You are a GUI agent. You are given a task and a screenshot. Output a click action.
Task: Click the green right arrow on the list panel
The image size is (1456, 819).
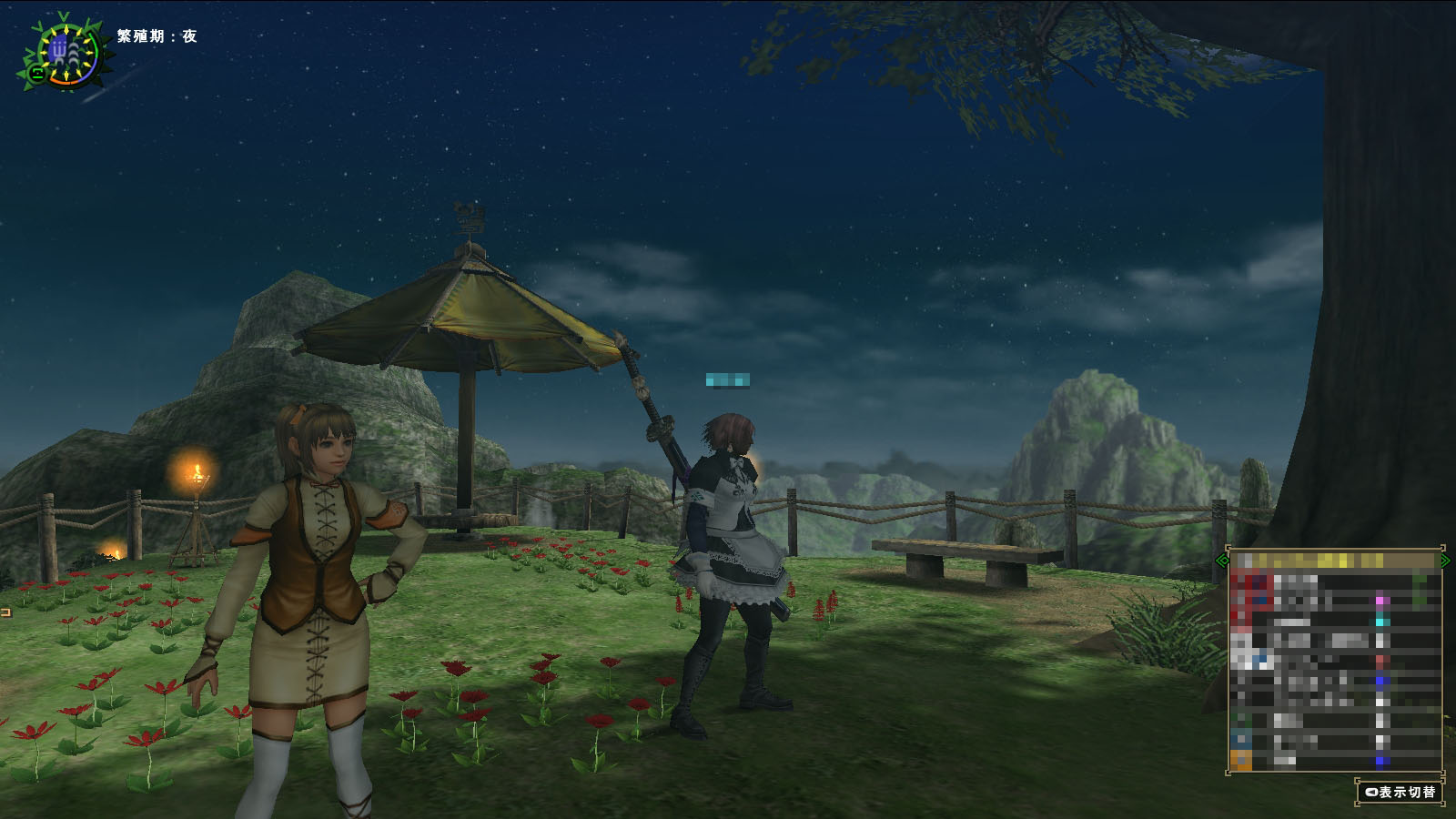tap(1445, 561)
